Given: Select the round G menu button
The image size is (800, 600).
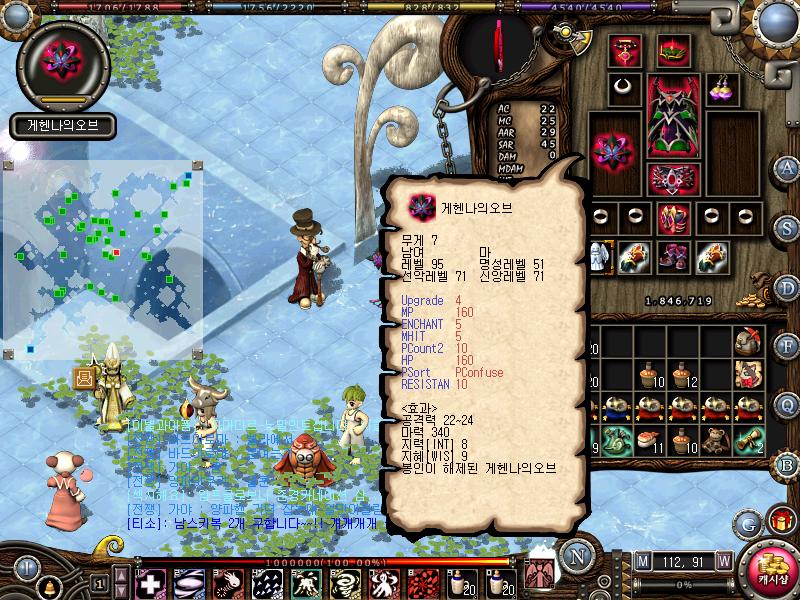Looking at the screenshot, I should point(748,523).
